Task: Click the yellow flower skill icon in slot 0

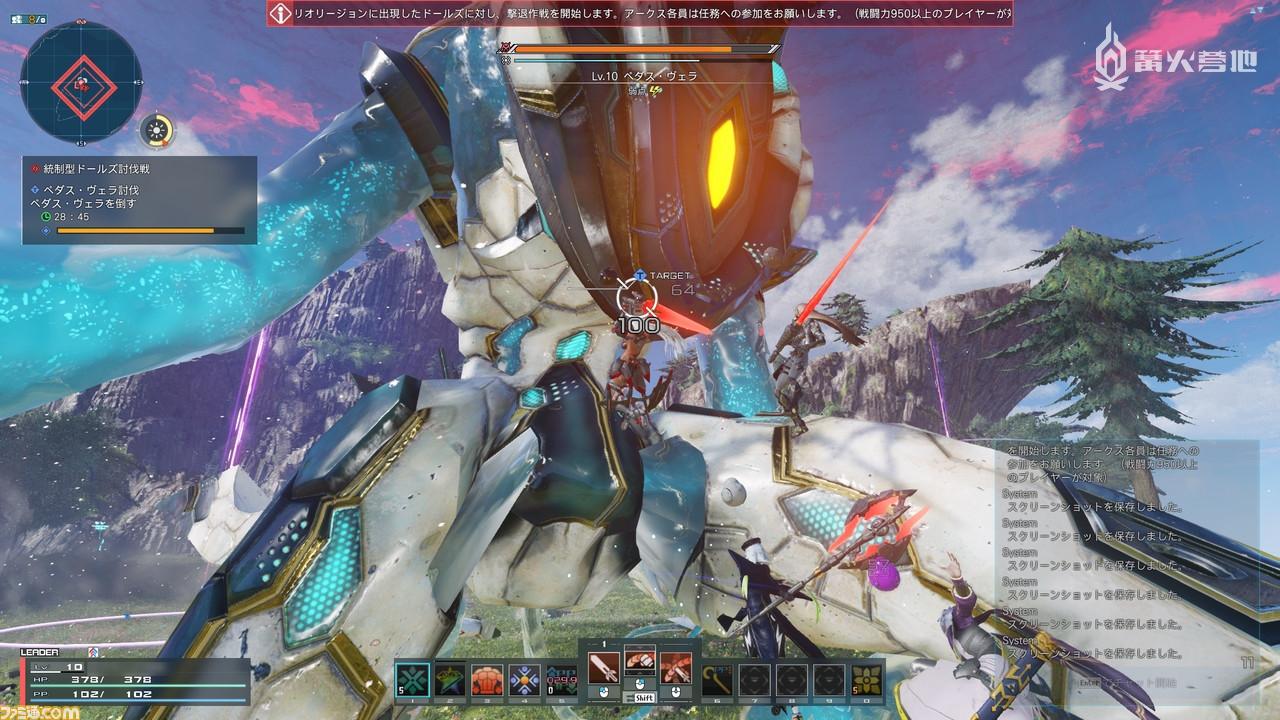Action: click(x=864, y=678)
